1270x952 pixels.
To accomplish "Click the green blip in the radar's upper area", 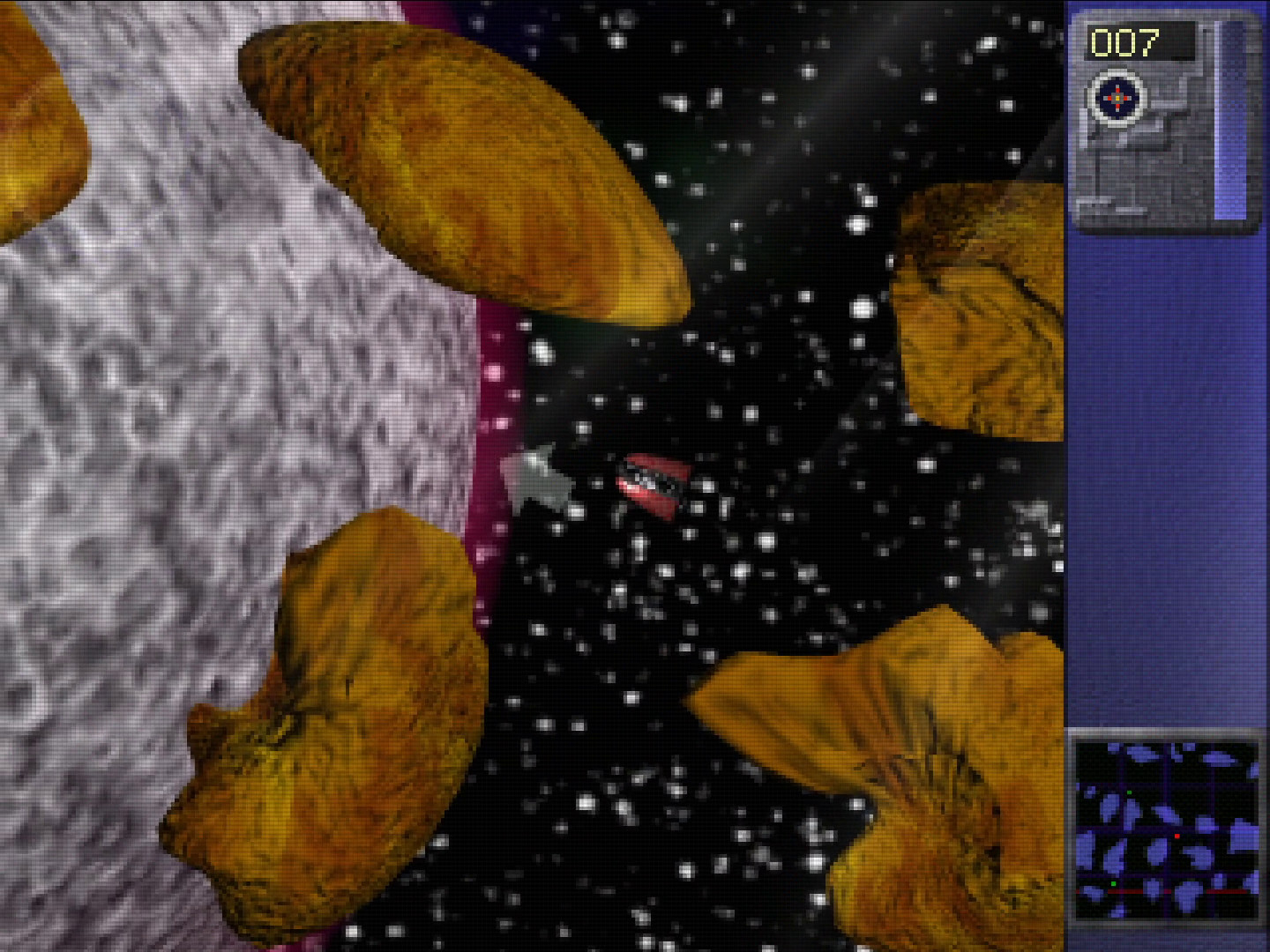I will pos(1129,793).
